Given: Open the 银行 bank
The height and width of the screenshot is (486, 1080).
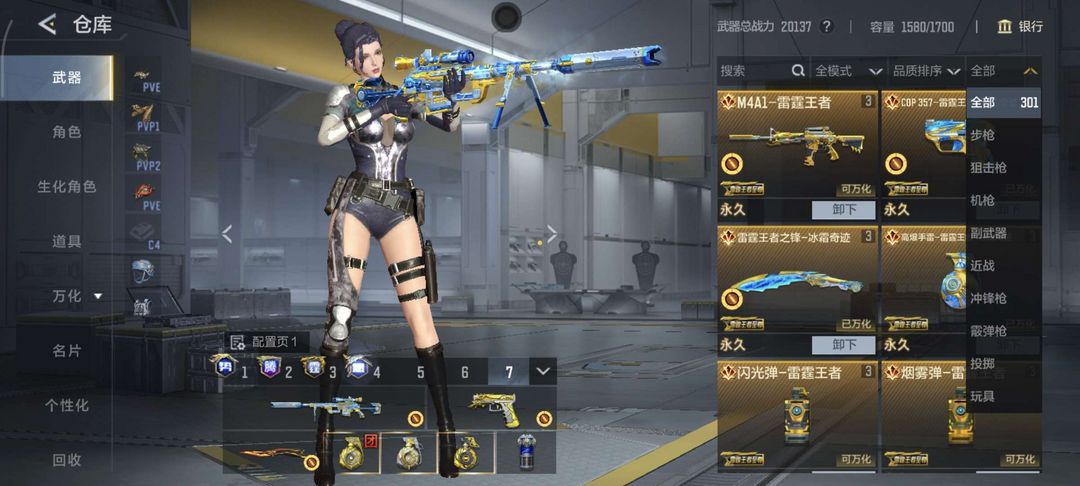Looking at the screenshot, I should (x=1020, y=26).
